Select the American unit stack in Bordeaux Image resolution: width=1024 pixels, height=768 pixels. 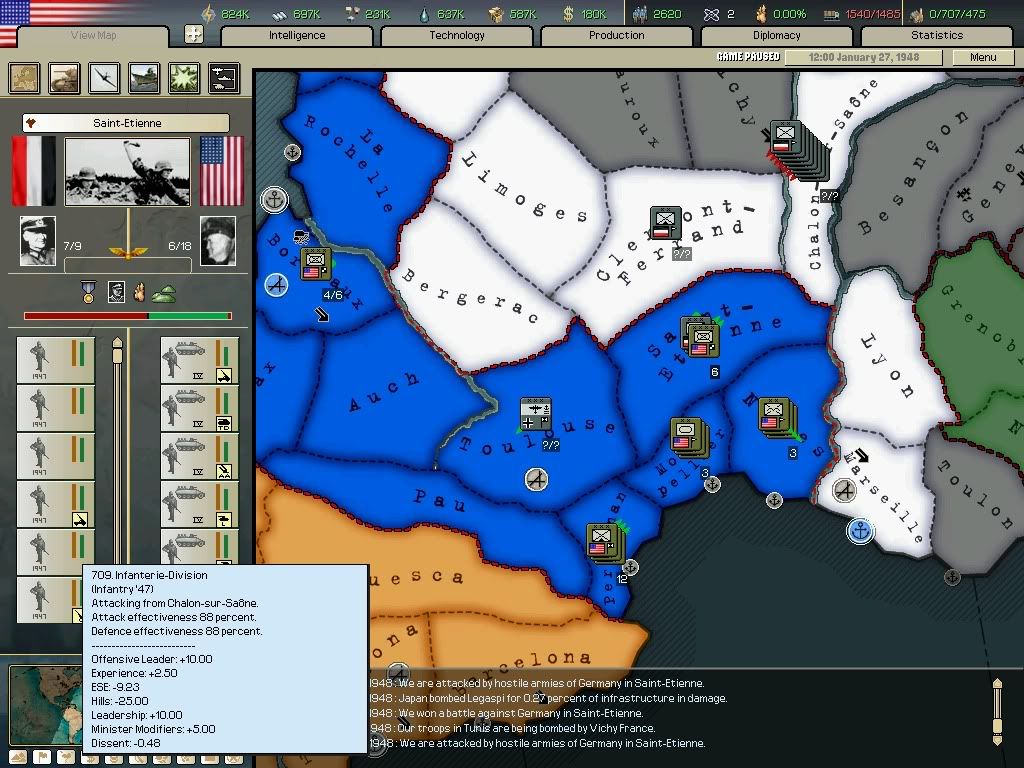(316, 264)
